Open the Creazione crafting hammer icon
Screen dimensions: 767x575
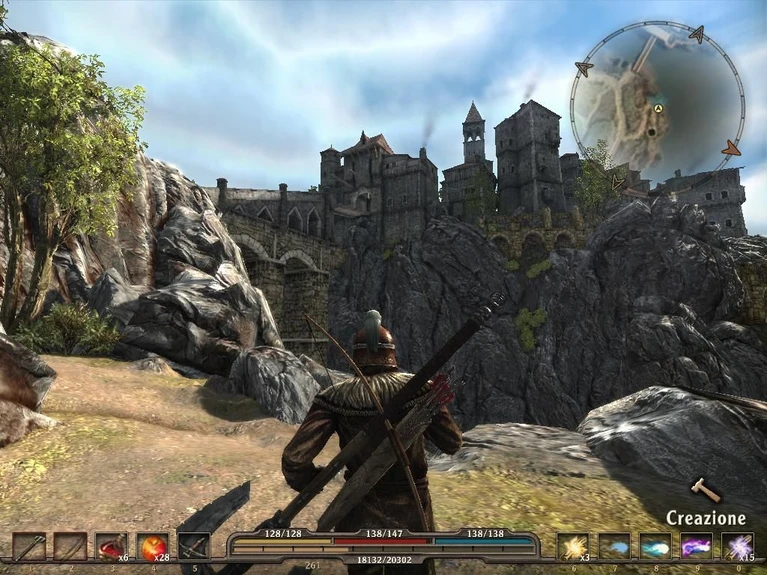point(706,490)
